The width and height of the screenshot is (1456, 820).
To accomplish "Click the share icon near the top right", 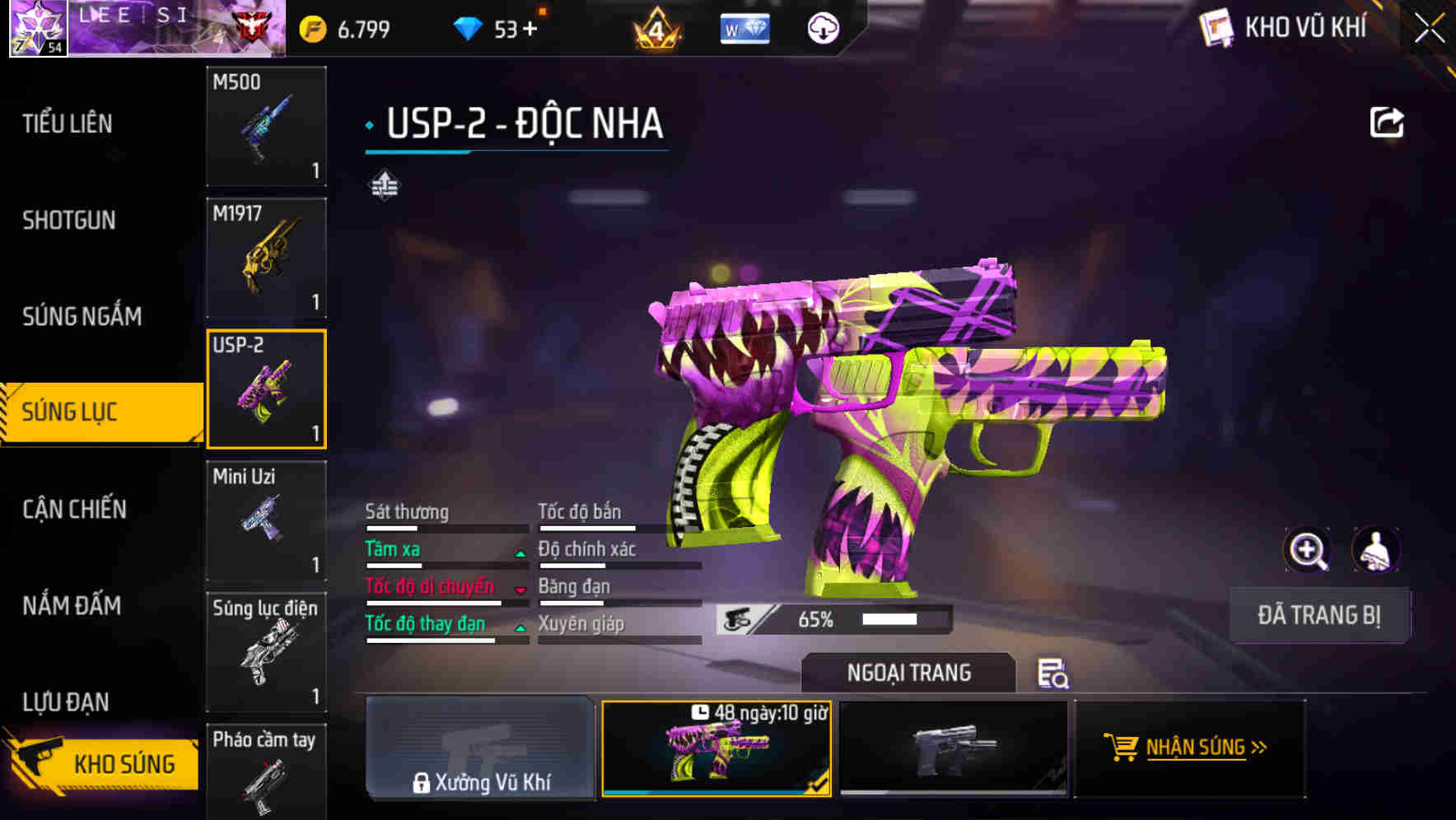I will (1388, 122).
